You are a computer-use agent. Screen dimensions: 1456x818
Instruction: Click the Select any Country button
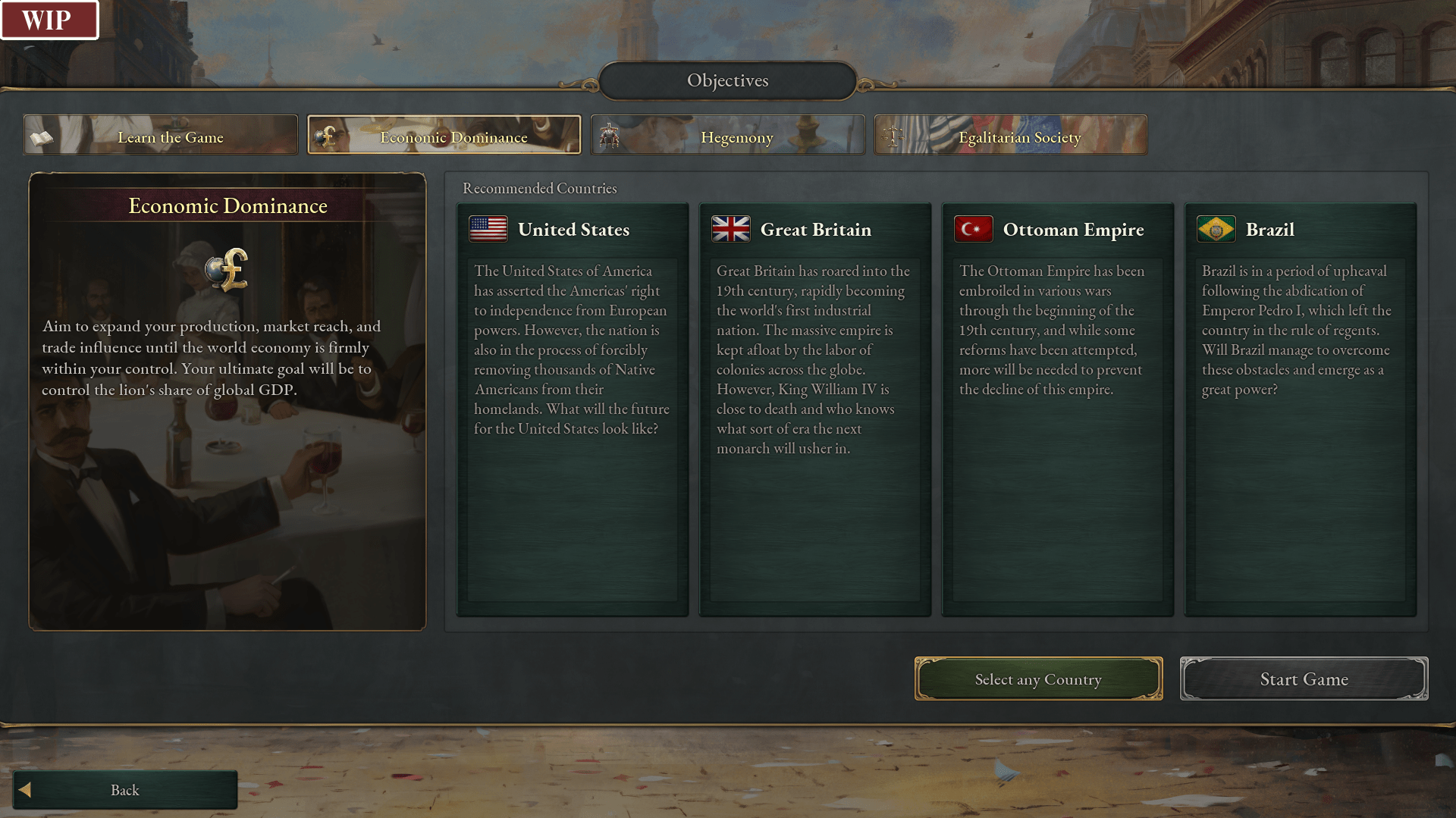(1038, 679)
